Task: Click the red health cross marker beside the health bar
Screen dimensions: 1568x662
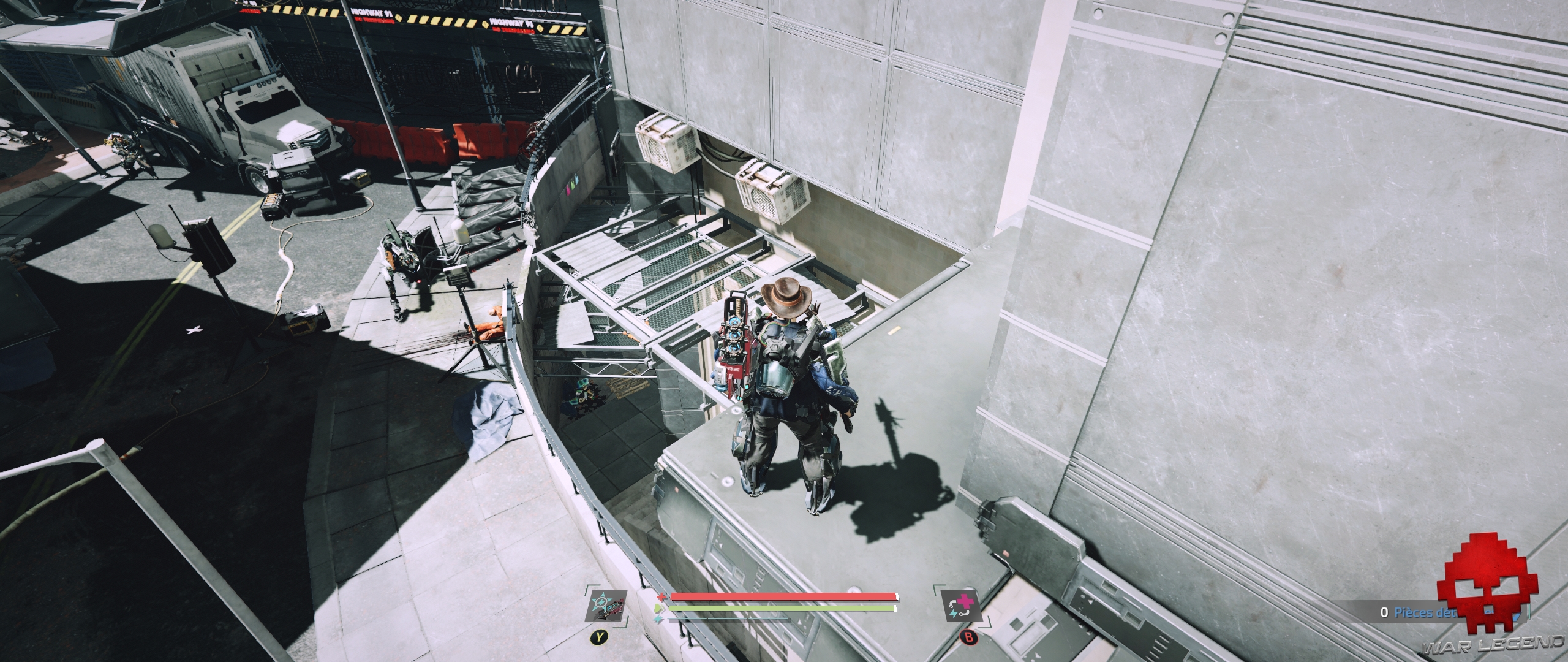Action: click(661, 598)
